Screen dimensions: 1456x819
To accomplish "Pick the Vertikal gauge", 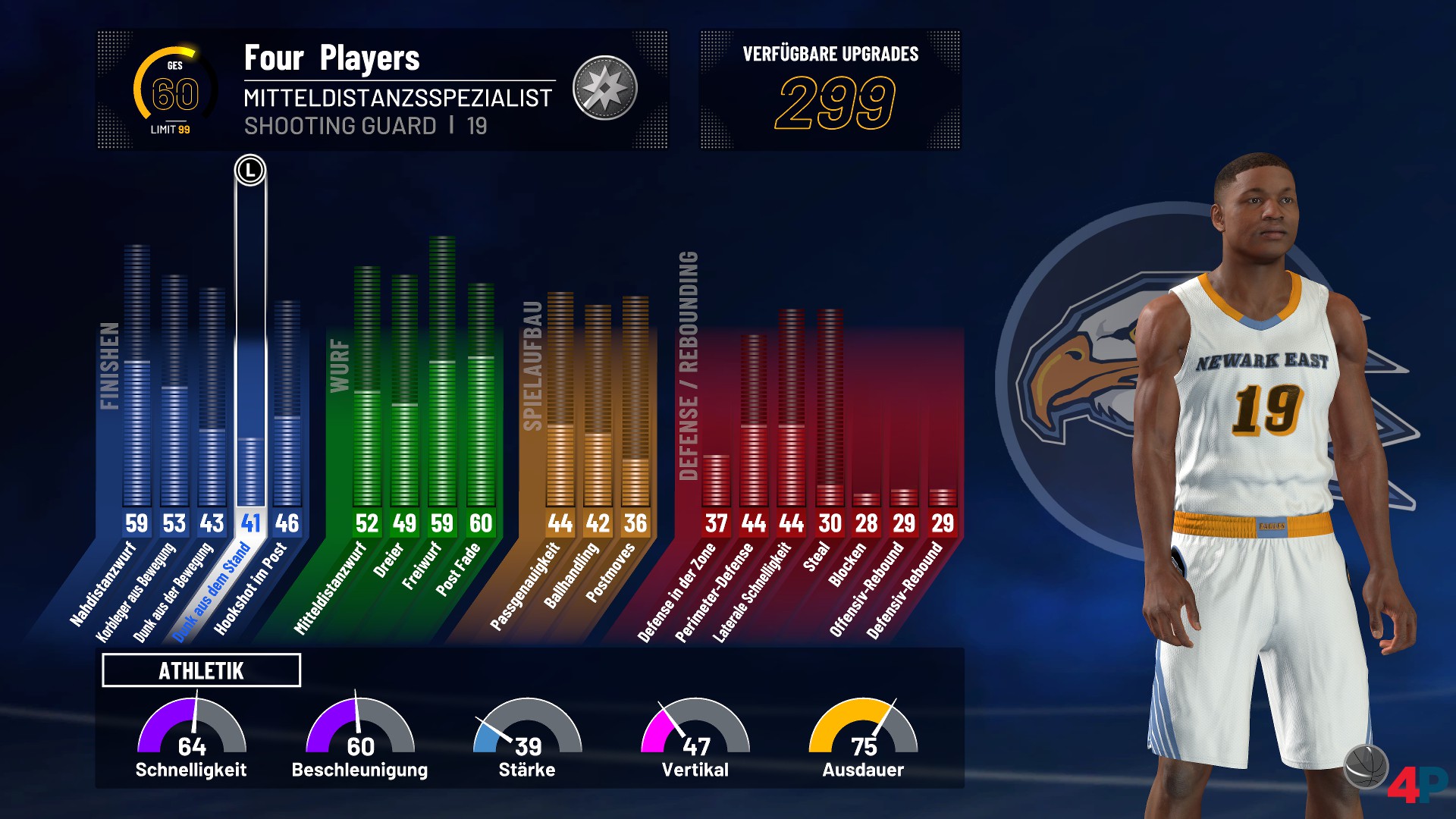I will (x=695, y=737).
